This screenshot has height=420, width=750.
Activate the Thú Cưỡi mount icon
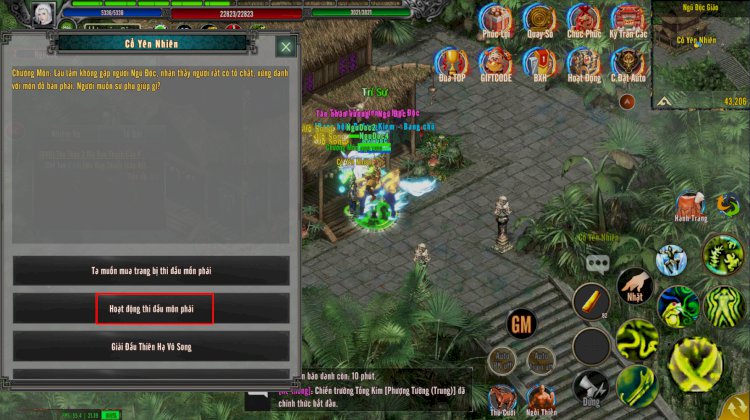[x=503, y=398]
